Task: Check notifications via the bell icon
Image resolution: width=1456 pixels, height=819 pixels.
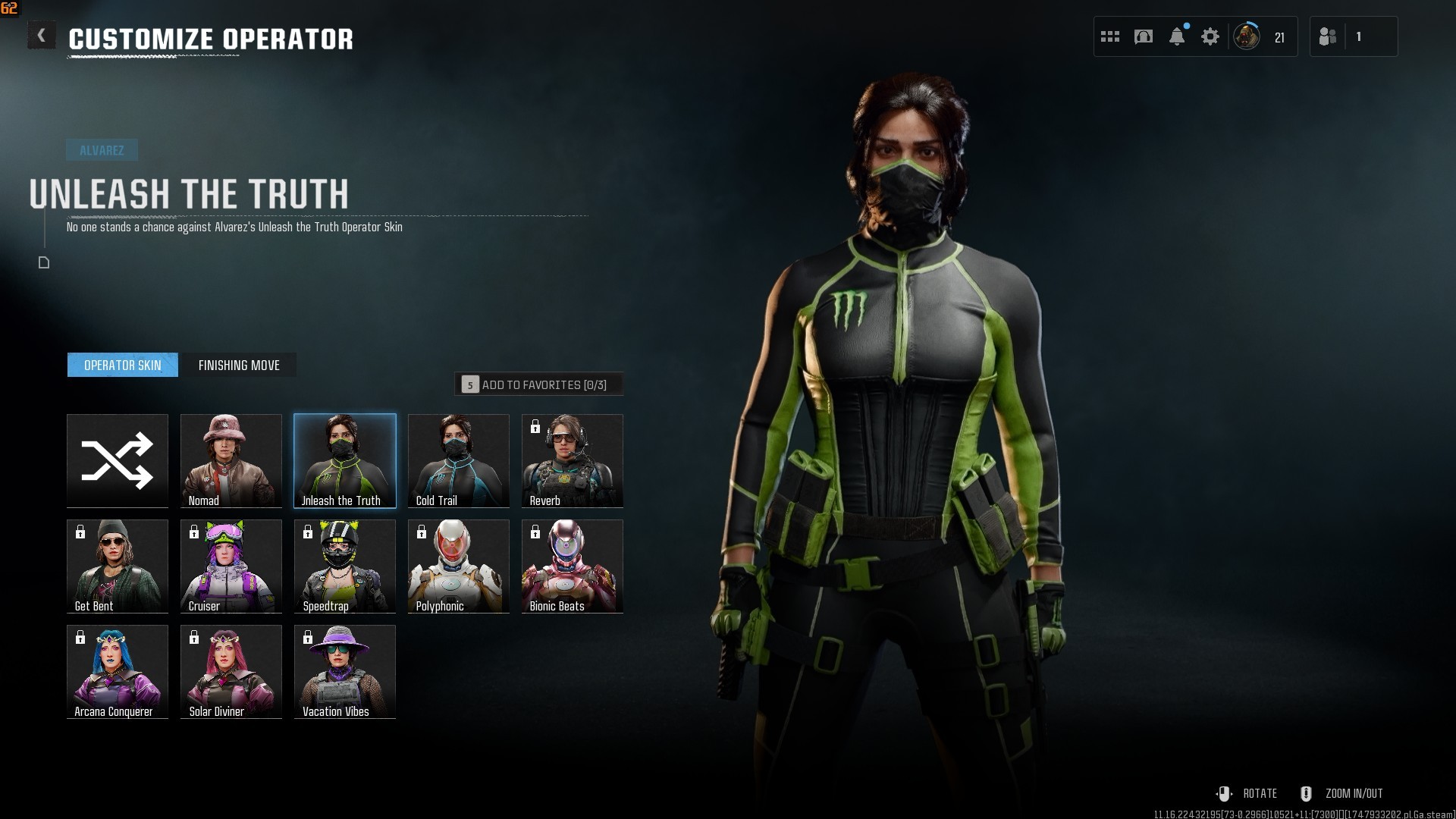Action: (x=1177, y=36)
